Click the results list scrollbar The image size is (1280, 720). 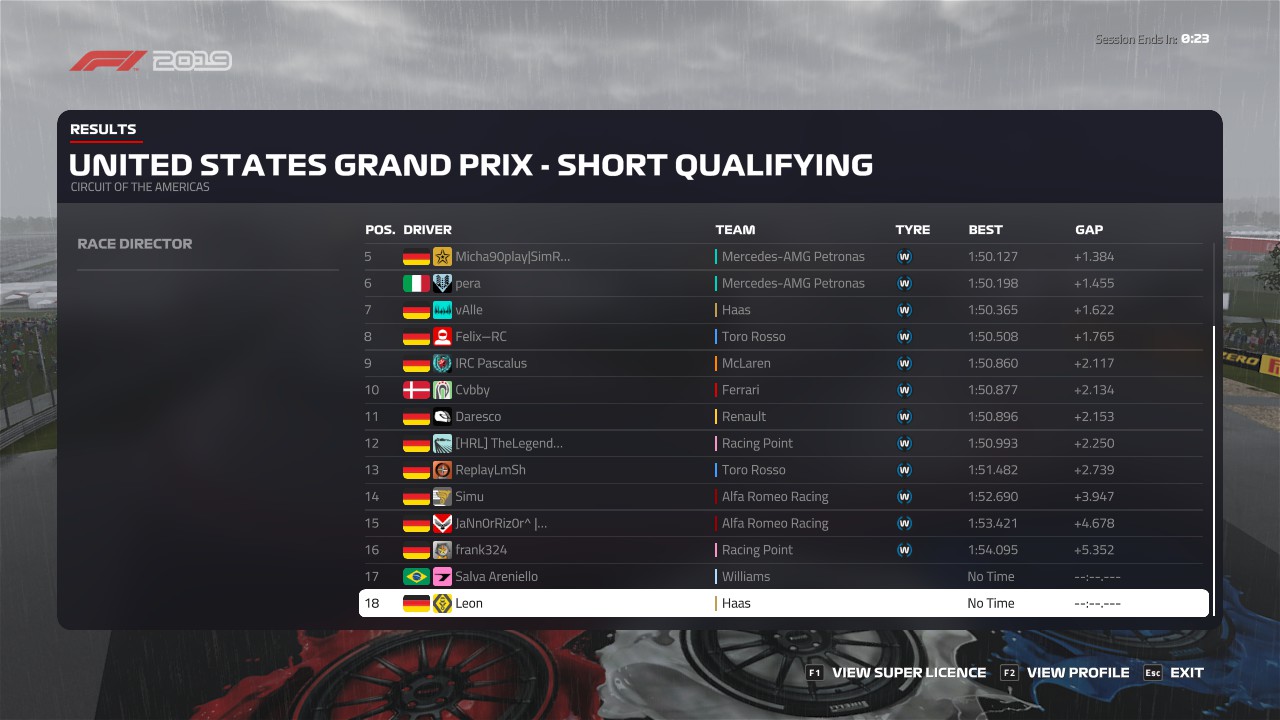click(1214, 470)
